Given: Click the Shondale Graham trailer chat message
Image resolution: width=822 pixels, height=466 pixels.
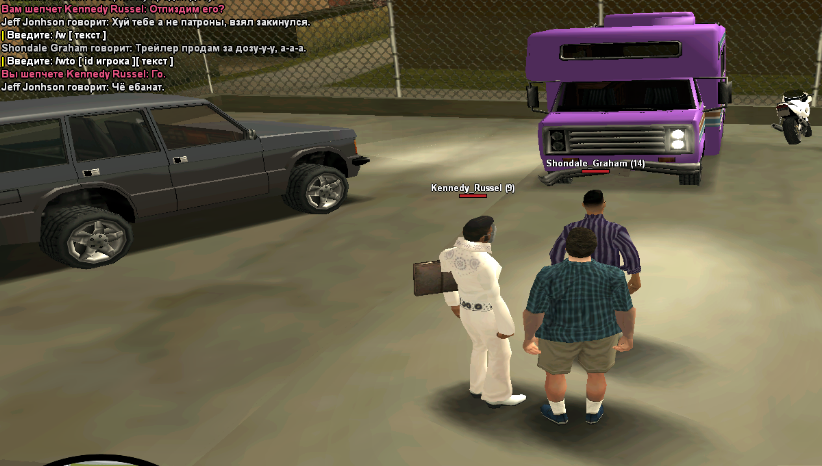Looking at the screenshot, I should 154,48.
